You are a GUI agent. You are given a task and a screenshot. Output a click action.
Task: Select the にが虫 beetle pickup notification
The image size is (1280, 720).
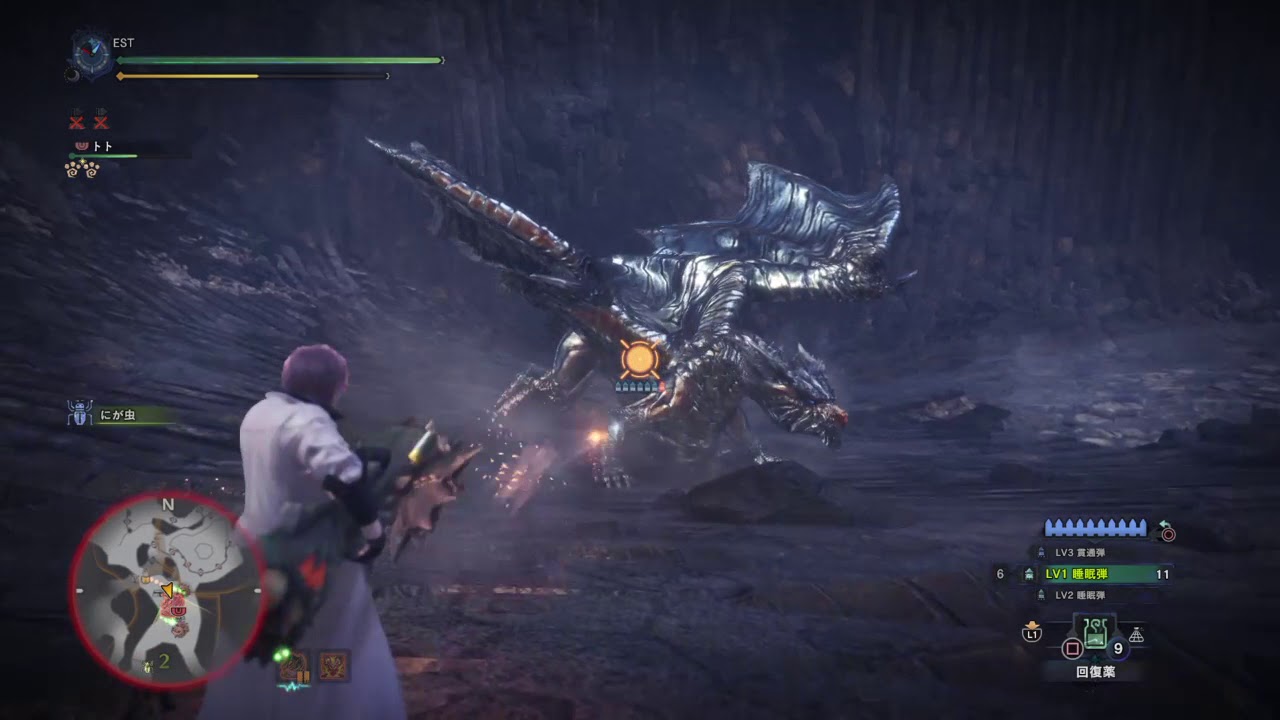[x=117, y=414]
